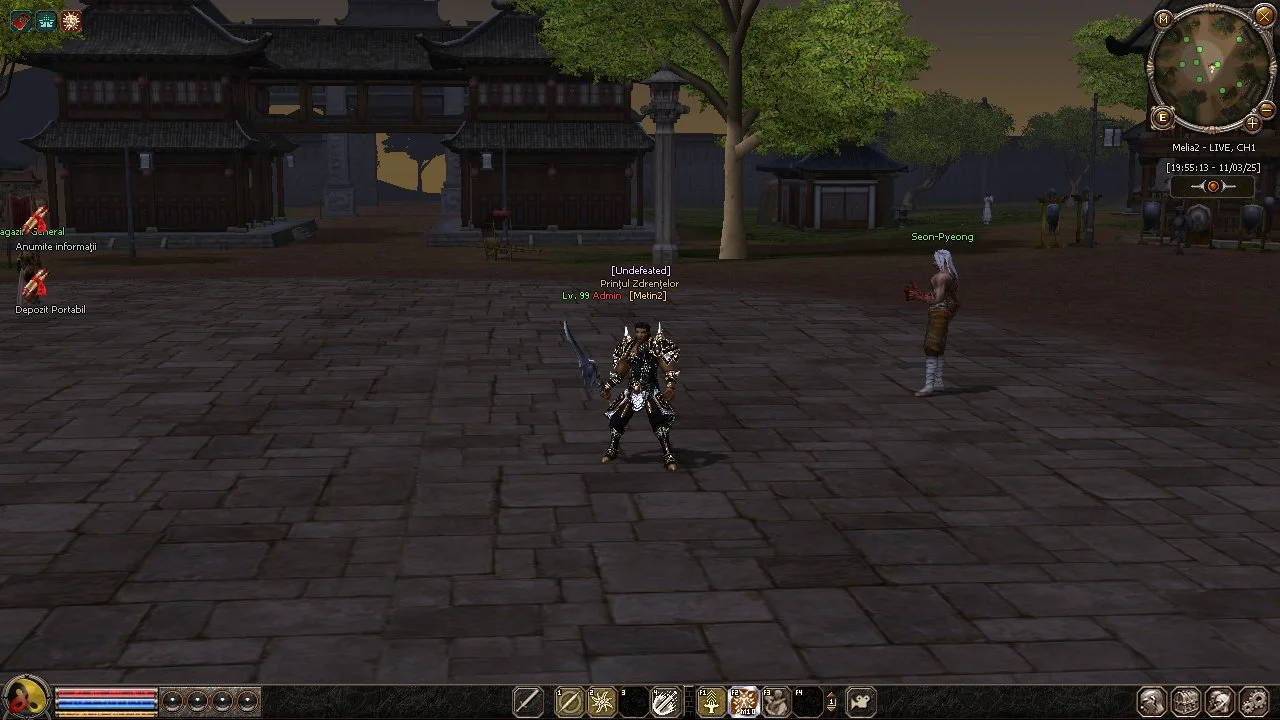Use the spinning blade skill in slot 2

click(603, 702)
